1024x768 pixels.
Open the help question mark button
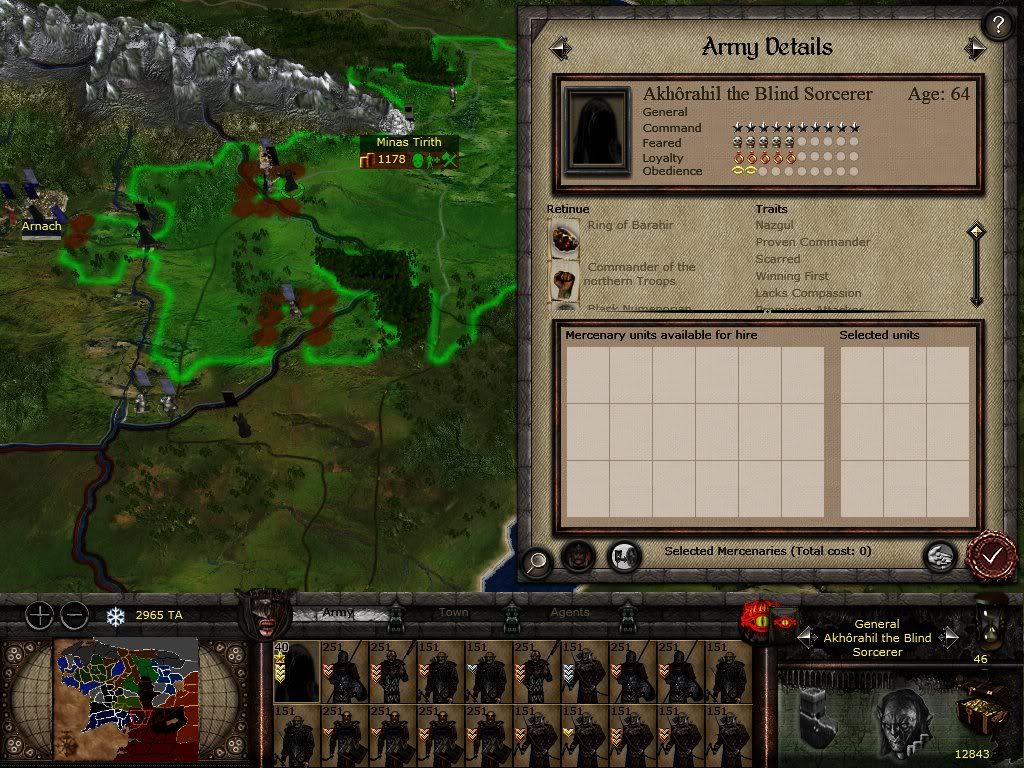[x=997, y=24]
